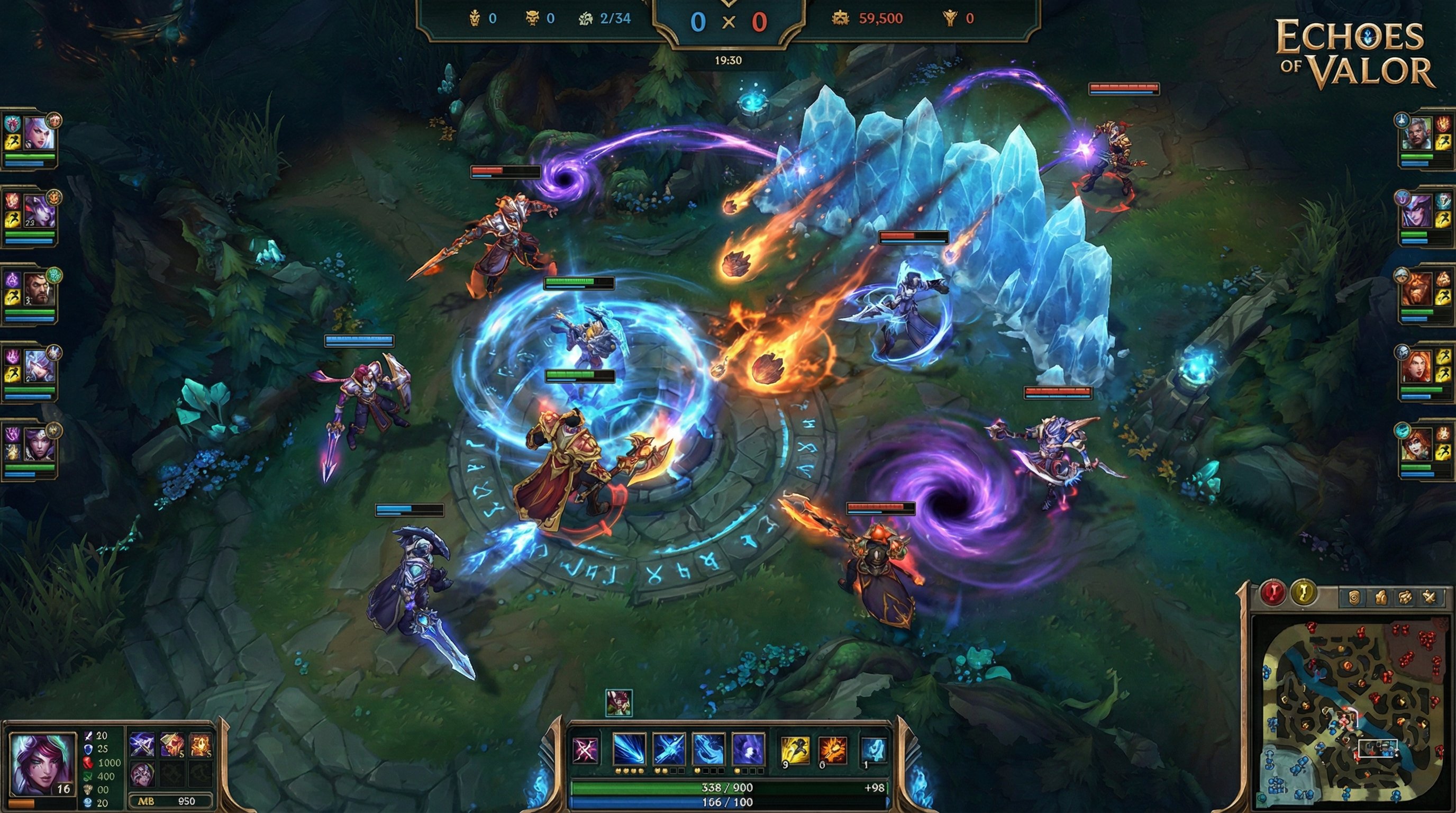Select the red skull banner item
This screenshot has width=1456, height=813.
(171, 745)
